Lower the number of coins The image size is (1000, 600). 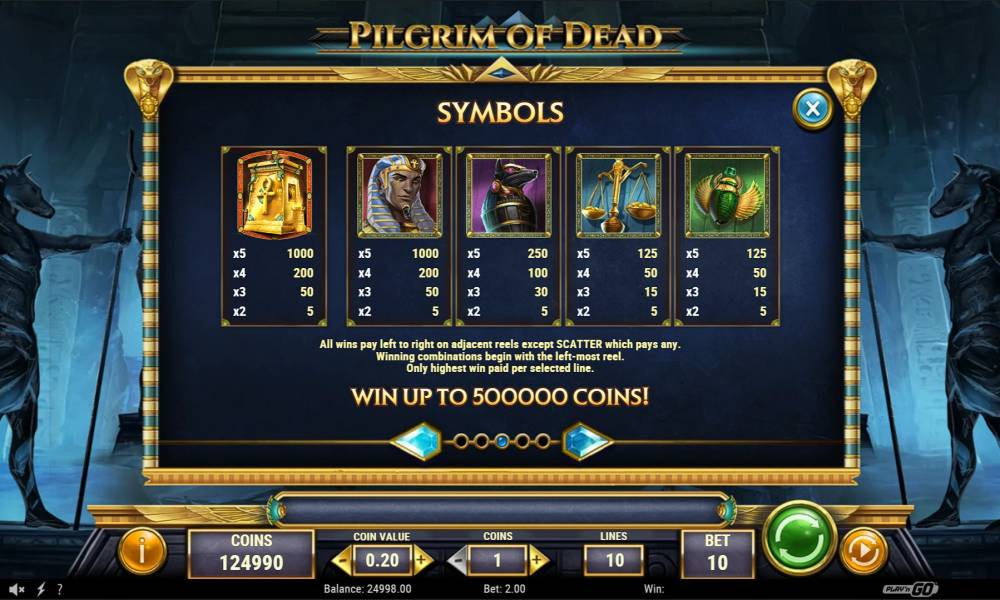(457, 561)
